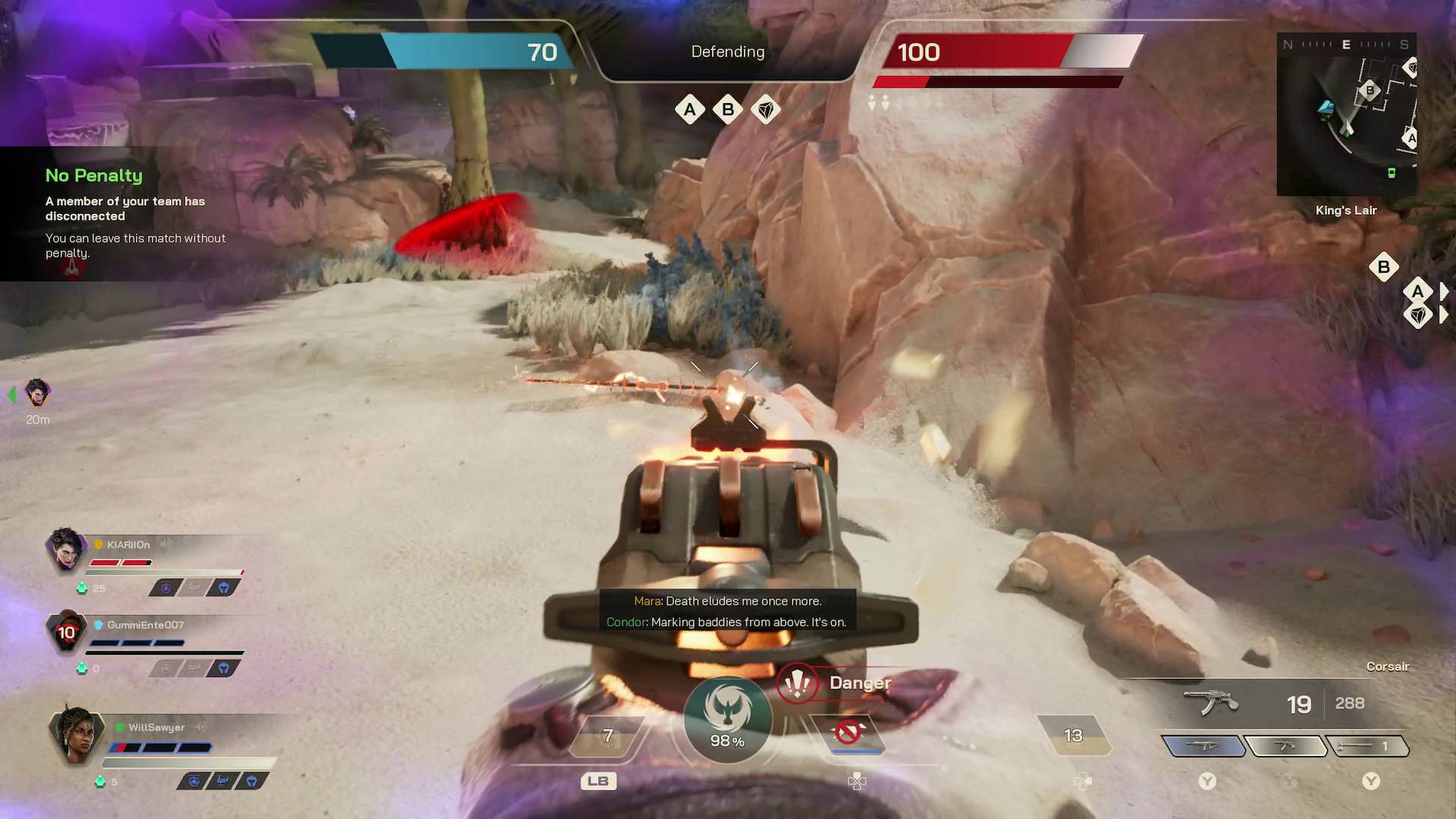Image resolution: width=1456 pixels, height=819 pixels.
Task: Expand the arrow beside the A marker on right edge
Action: click(x=1442, y=291)
